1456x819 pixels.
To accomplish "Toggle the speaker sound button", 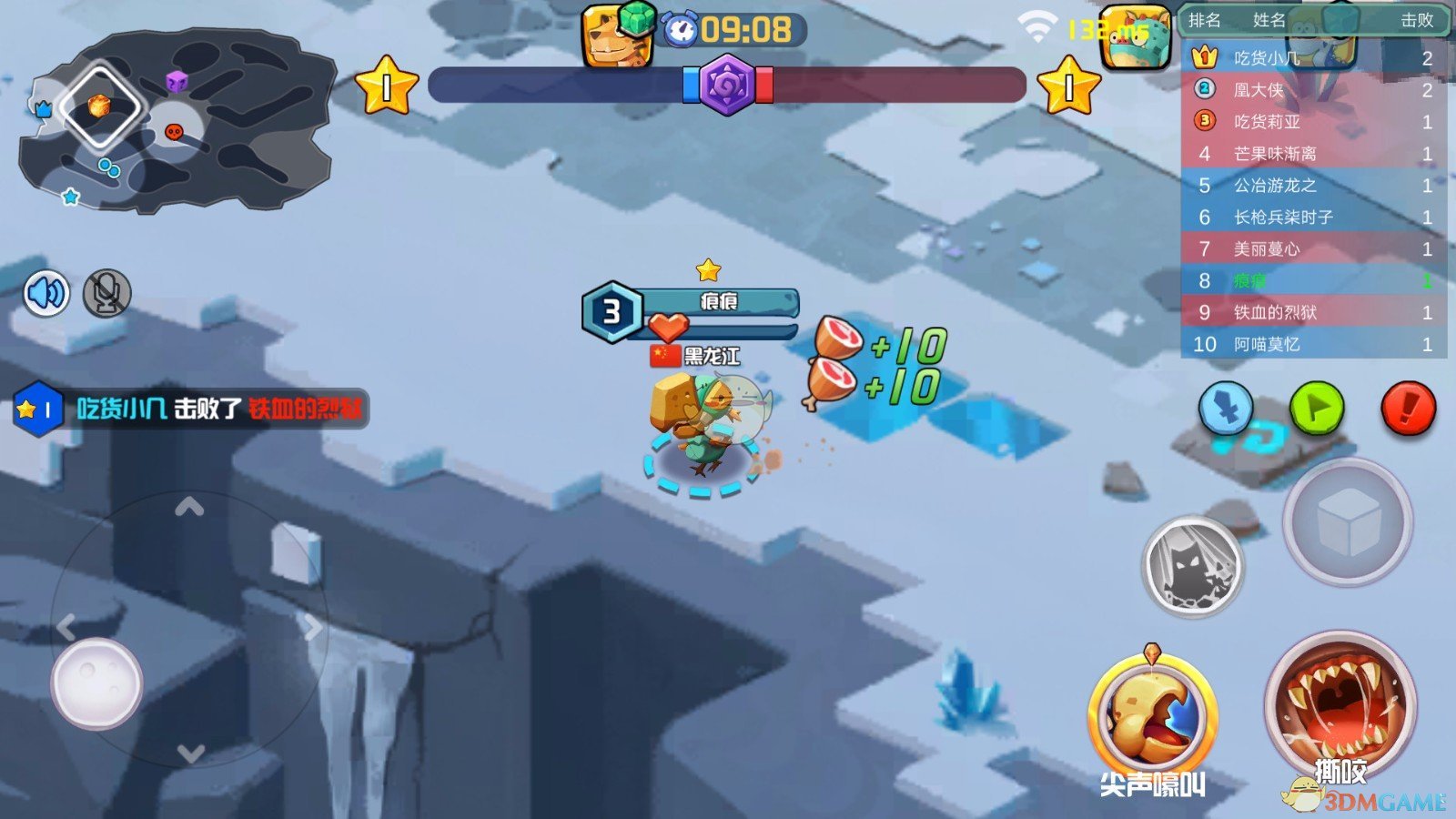I will tap(46, 293).
